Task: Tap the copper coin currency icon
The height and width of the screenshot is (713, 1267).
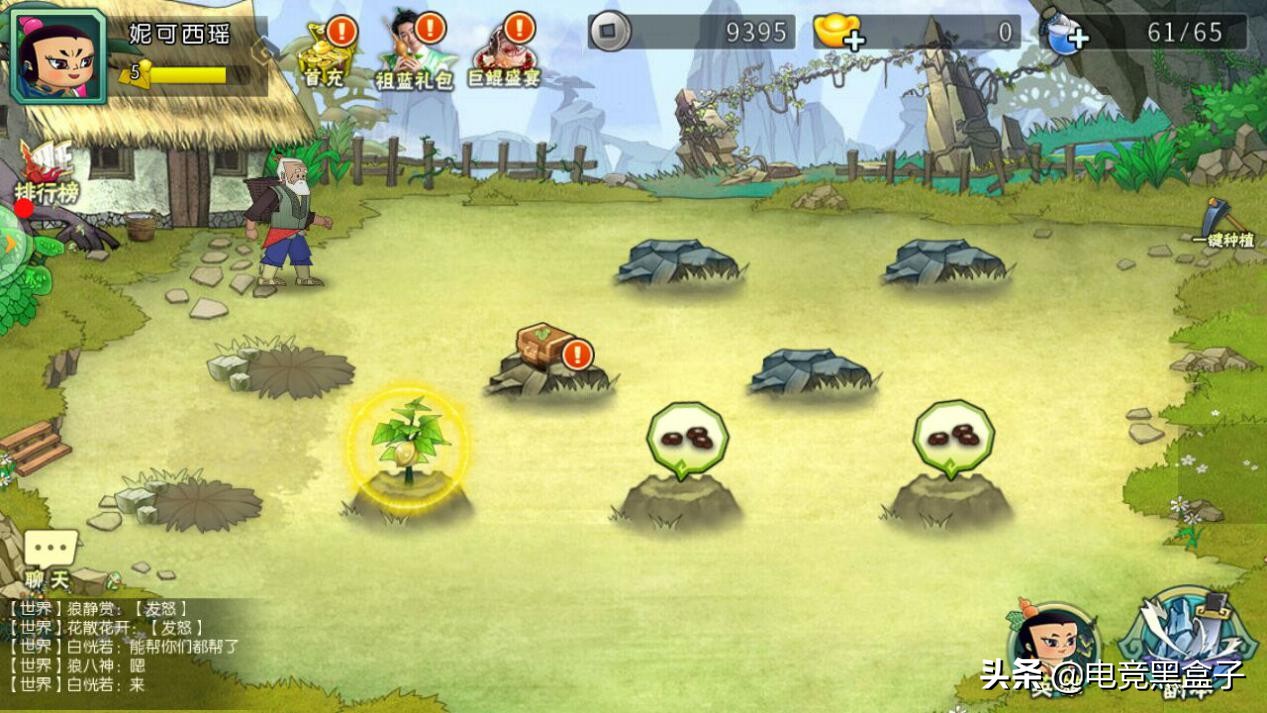Action: (609, 32)
